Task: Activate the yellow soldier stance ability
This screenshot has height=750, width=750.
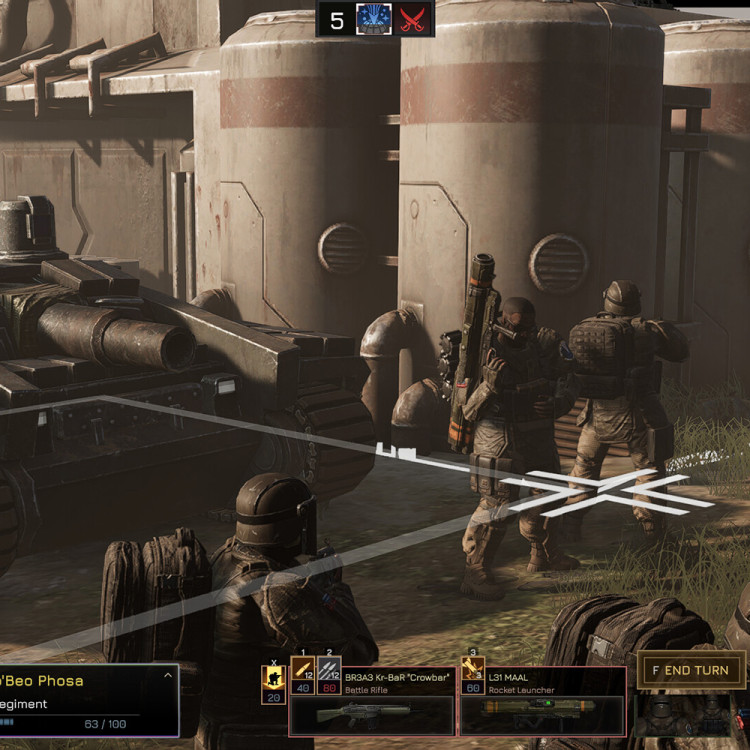Action: 273,680
